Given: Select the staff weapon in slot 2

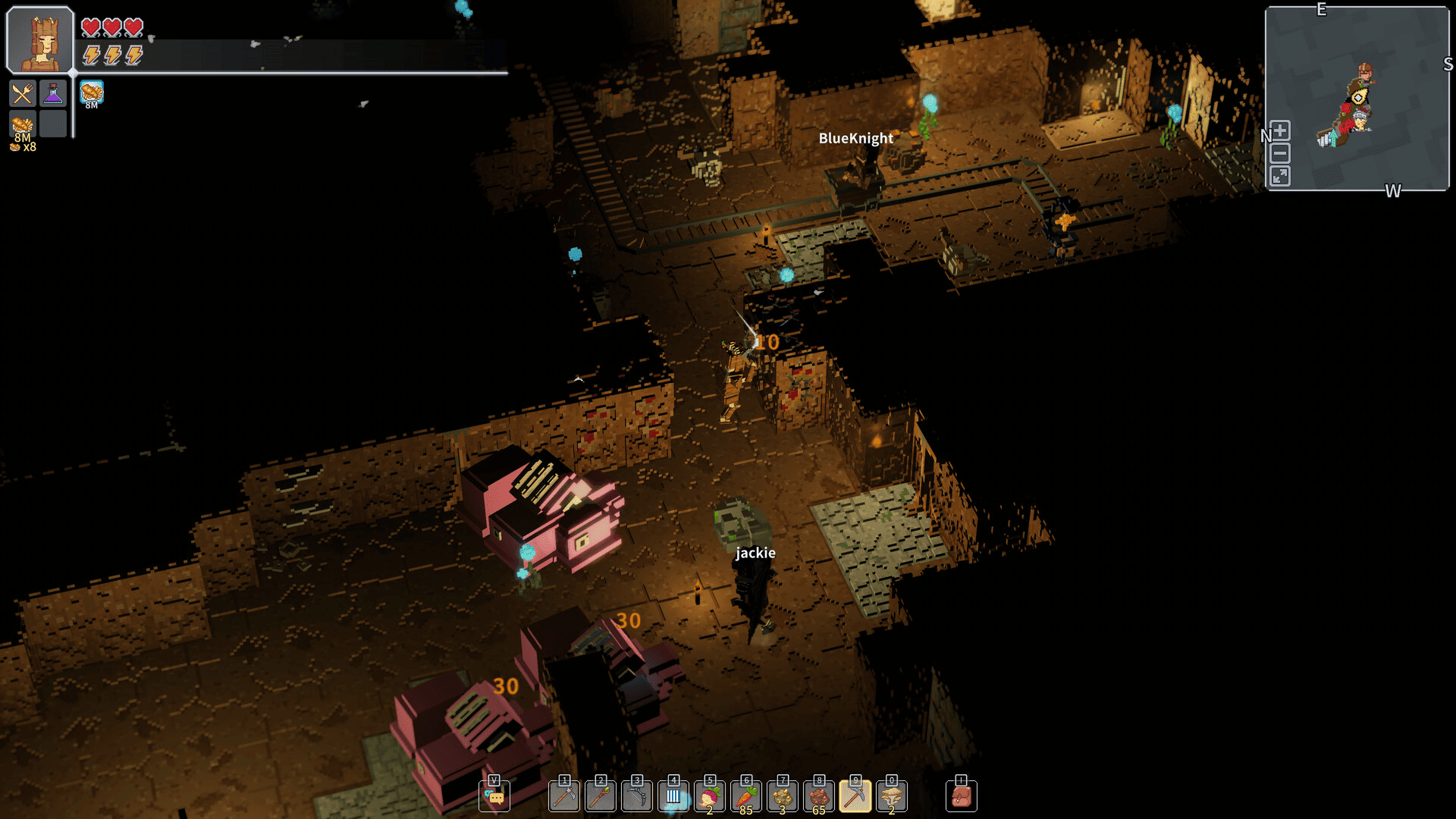Looking at the screenshot, I should pos(600,795).
